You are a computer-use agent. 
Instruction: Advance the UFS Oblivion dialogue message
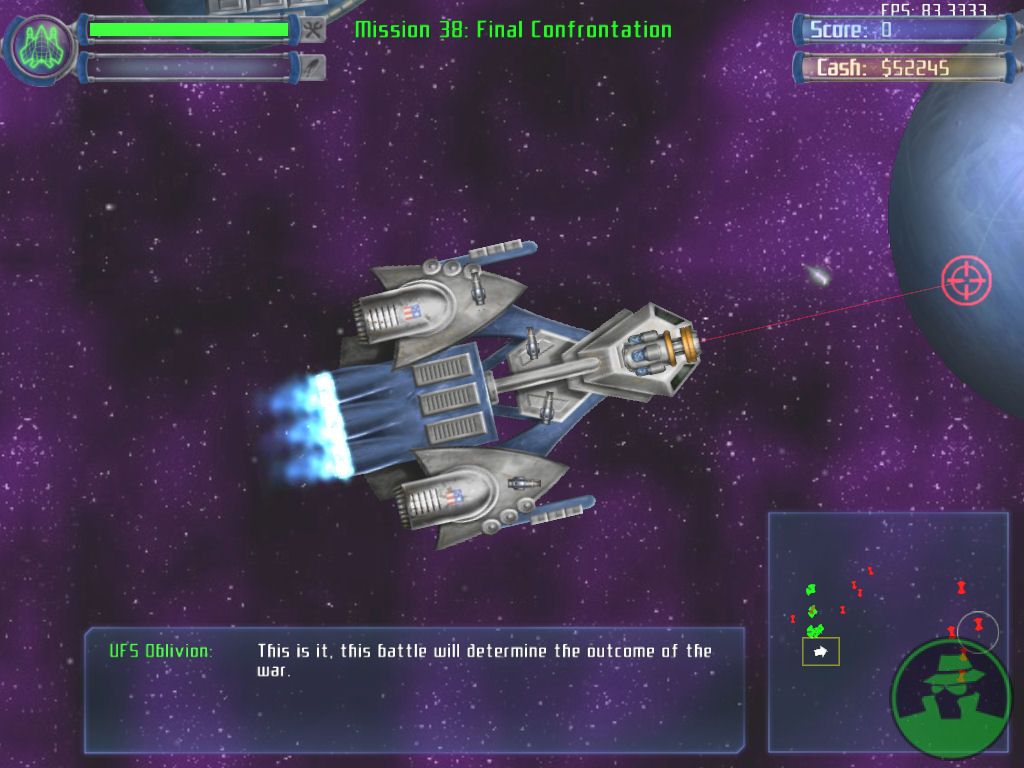click(414, 690)
